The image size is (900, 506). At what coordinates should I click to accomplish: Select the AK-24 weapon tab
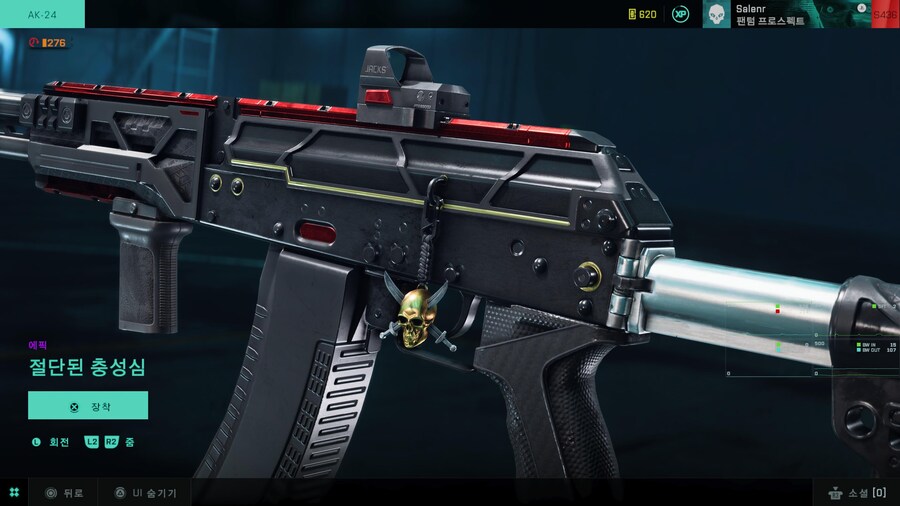point(42,14)
